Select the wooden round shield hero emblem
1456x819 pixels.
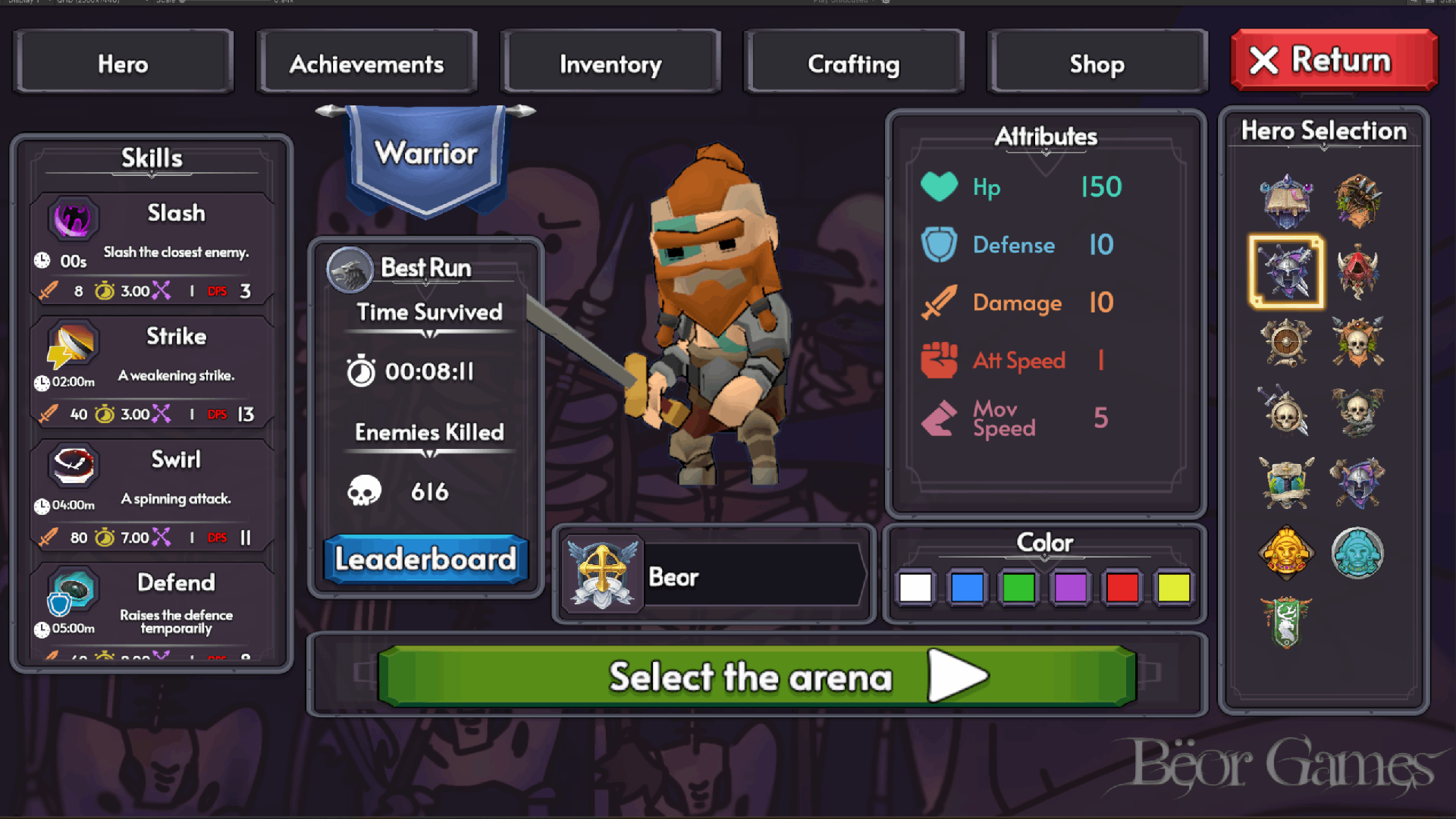pyautogui.click(x=1285, y=343)
